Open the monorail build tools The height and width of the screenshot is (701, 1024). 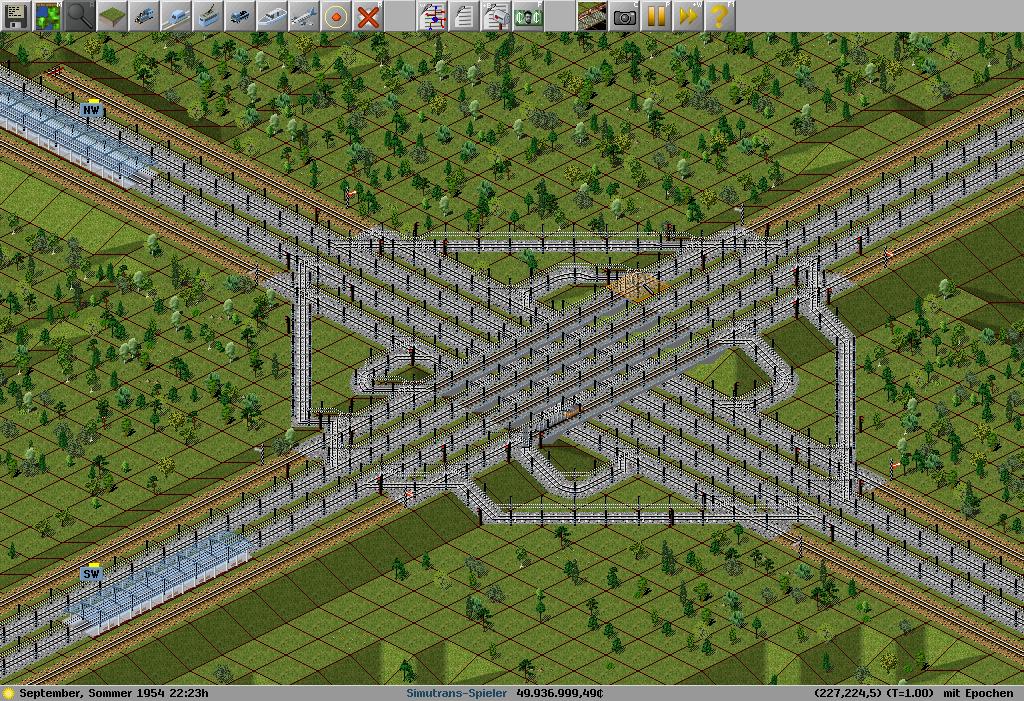tap(175, 15)
